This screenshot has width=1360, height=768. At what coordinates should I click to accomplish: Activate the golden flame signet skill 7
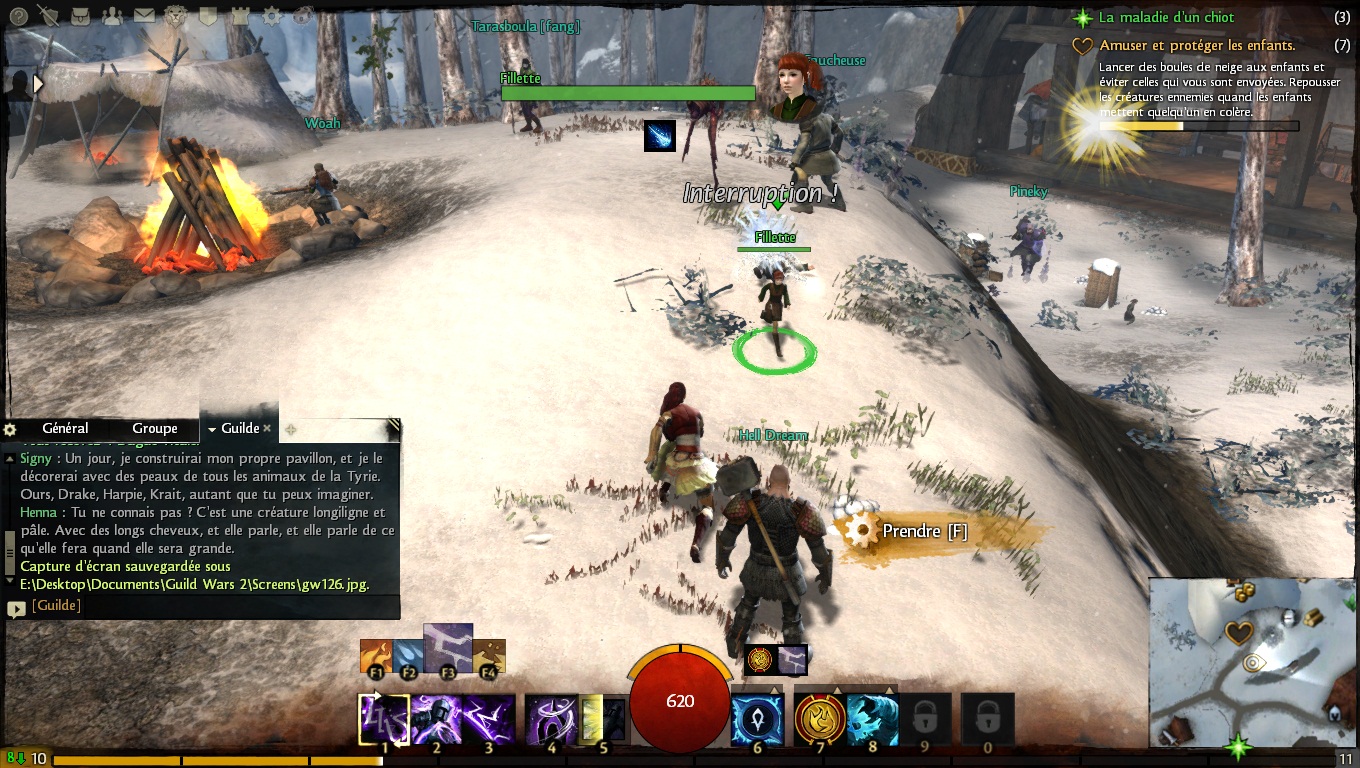(x=820, y=719)
